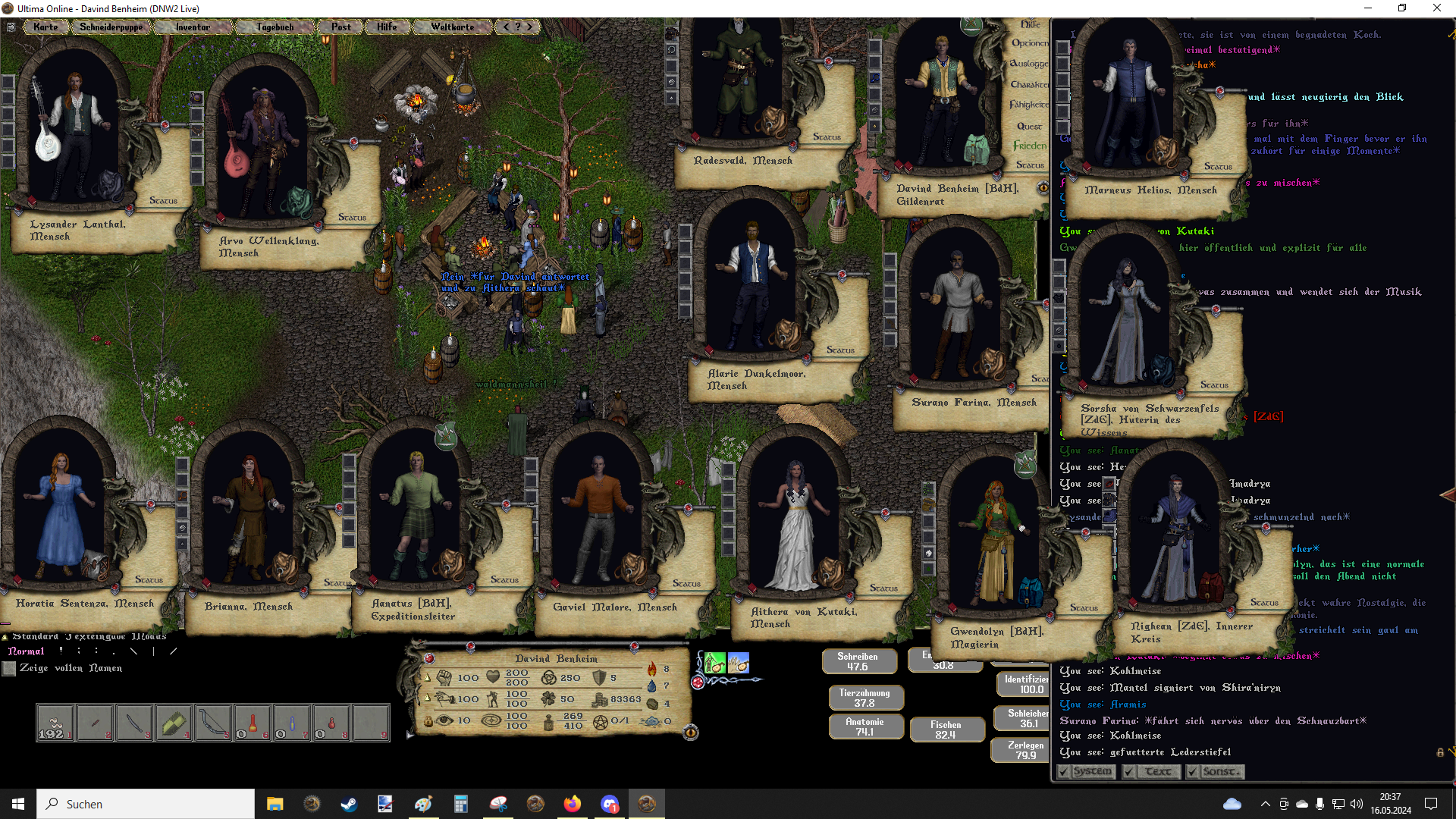1456x819 pixels.
Task: Toggle the System chat filter checkbox
Action: pyautogui.click(x=1064, y=772)
